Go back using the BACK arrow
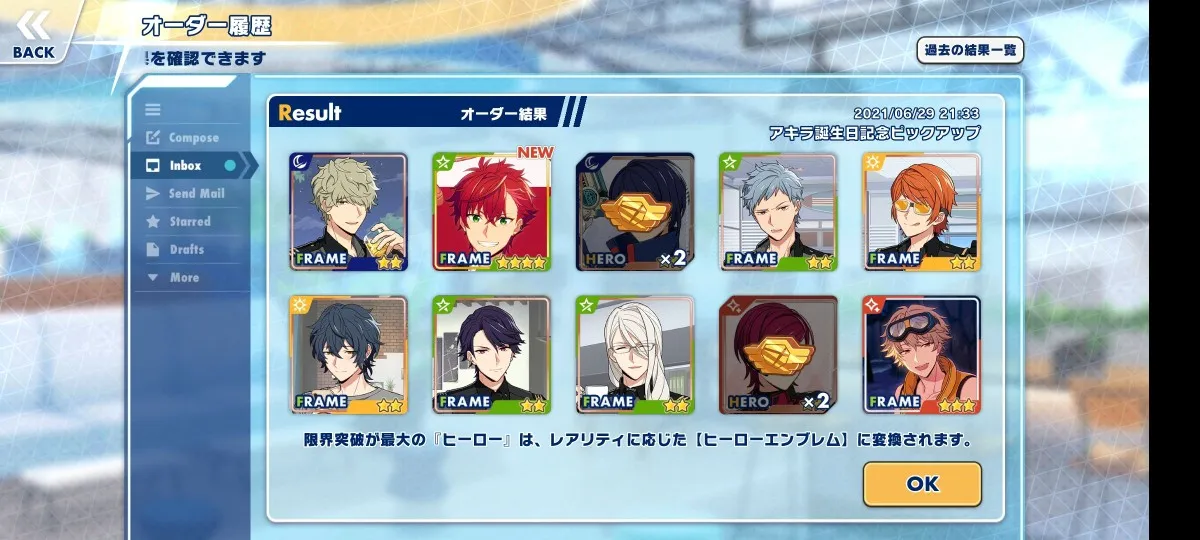The image size is (1200, 540). 34,37
